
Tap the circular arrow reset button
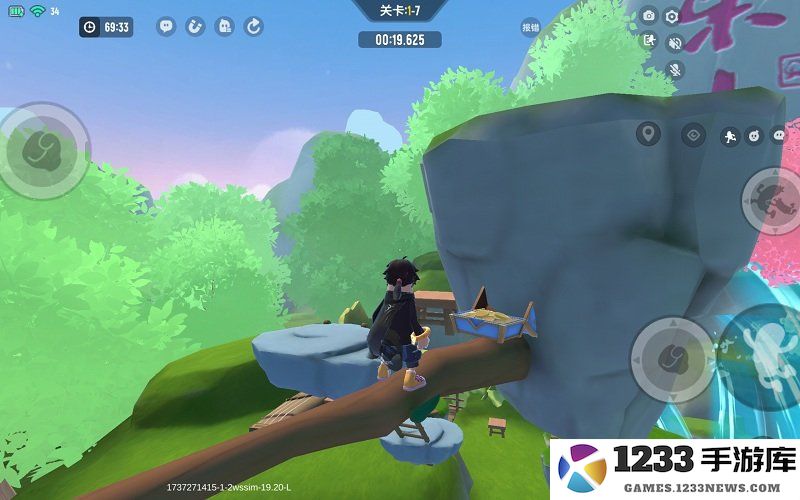click(x=254, y=27)
